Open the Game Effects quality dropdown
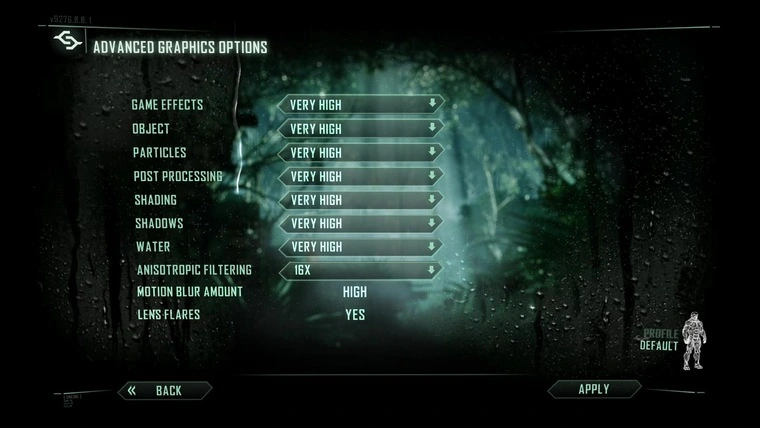760x428 pixels. pyautogui.click(x=361, y=104)
